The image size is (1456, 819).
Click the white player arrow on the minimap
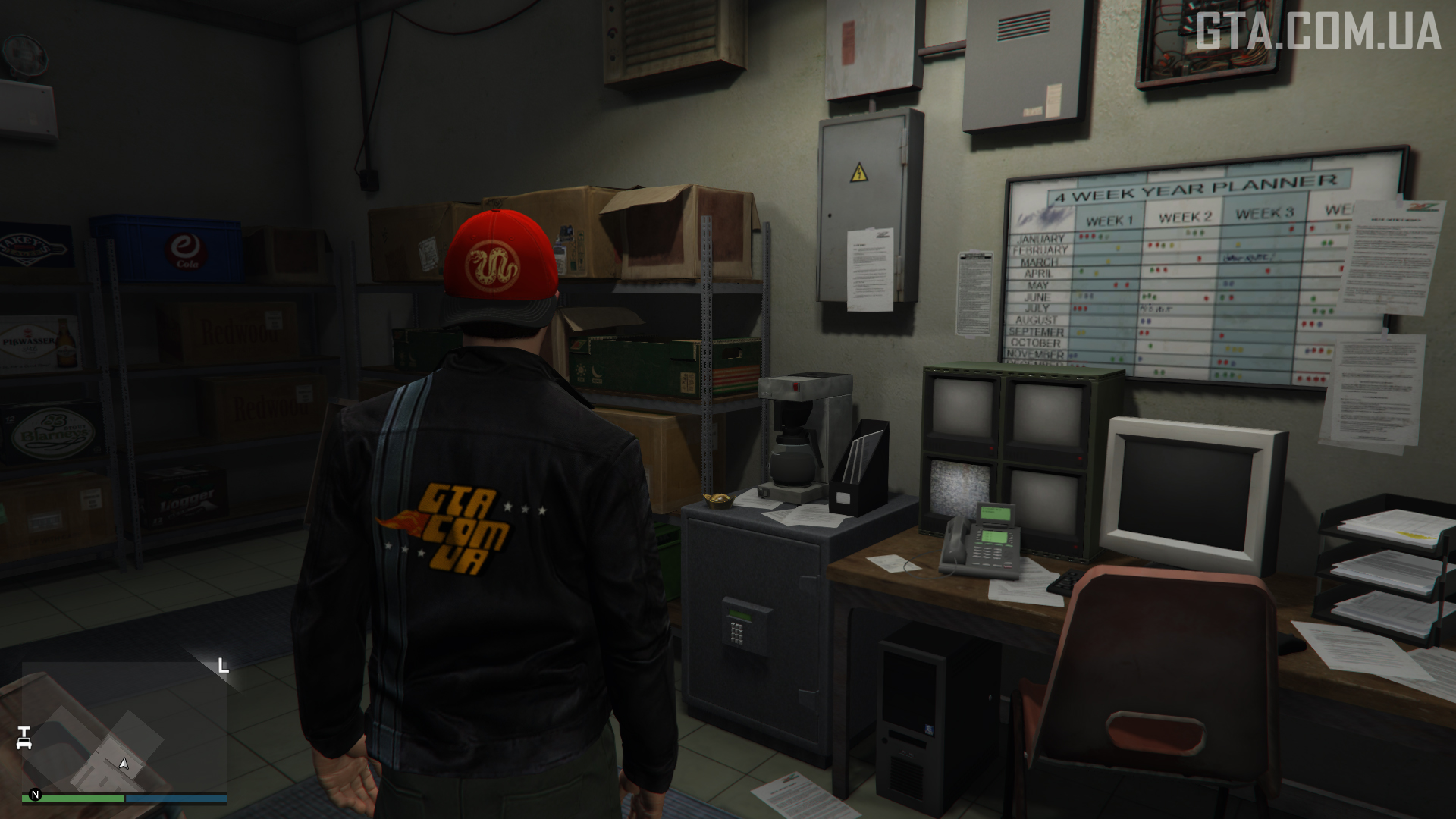[124, 763]
